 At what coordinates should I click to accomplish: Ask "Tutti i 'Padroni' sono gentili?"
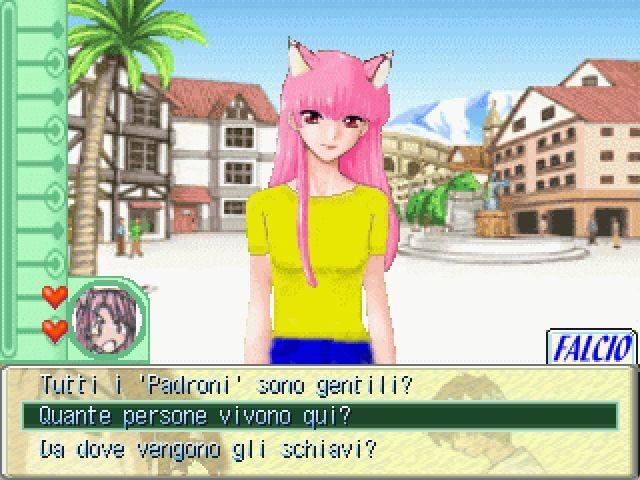tap(225, 383)
